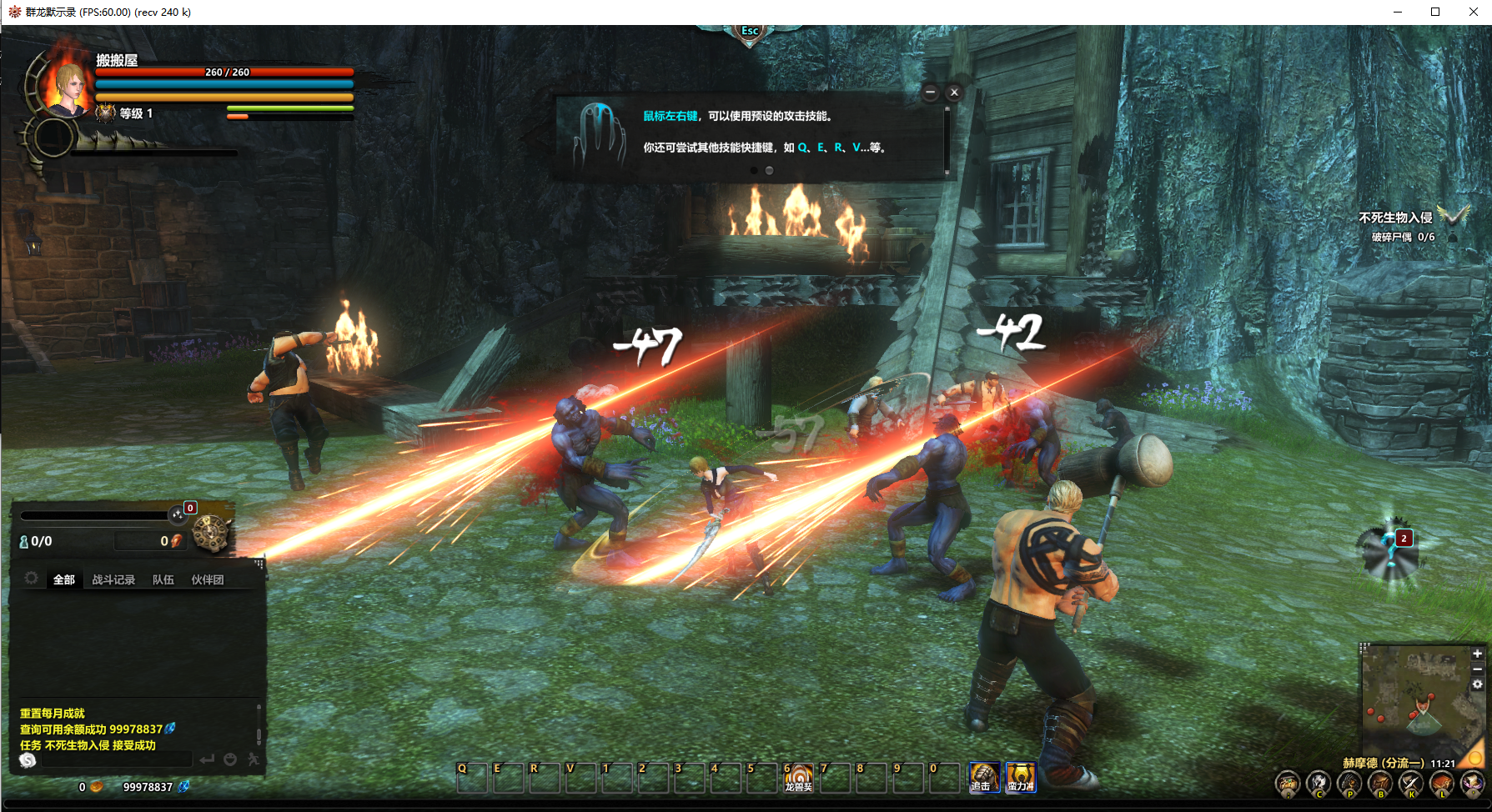The image size is (1492, 812).
Task: Open minimap settings gear
Action: point(1477,684)
